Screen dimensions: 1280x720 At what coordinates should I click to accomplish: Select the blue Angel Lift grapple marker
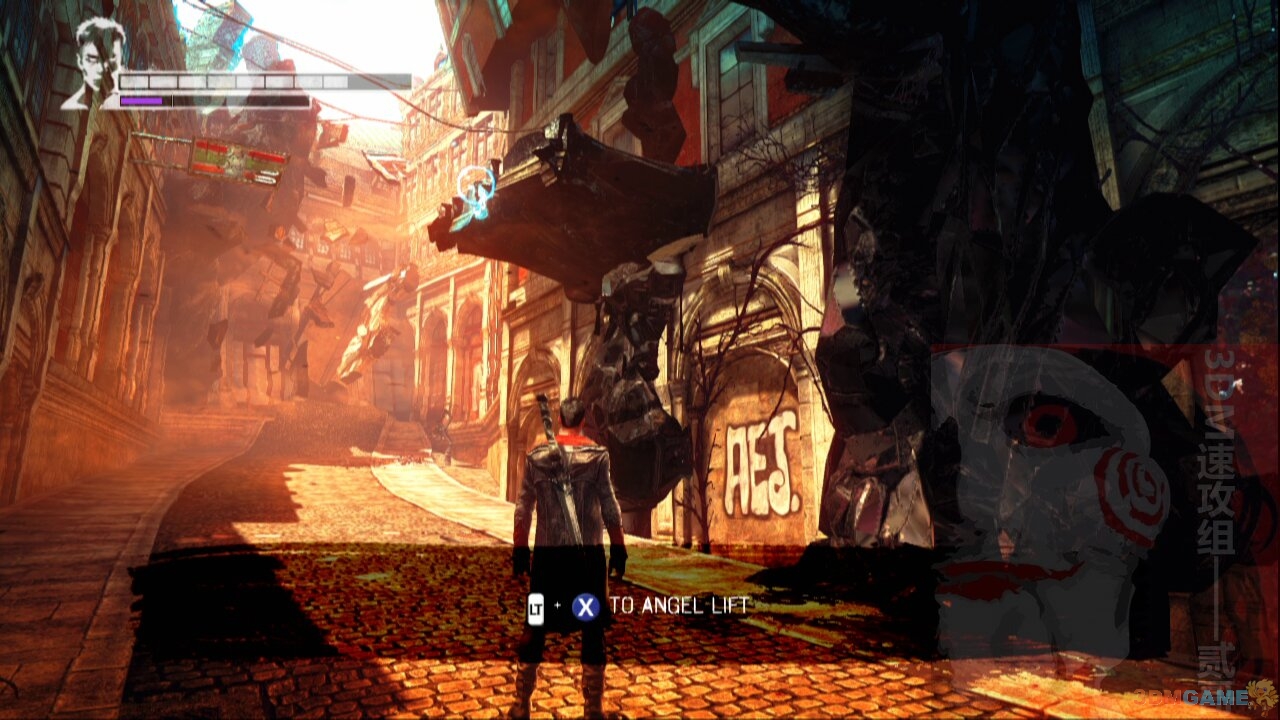[x=476, y=188]
